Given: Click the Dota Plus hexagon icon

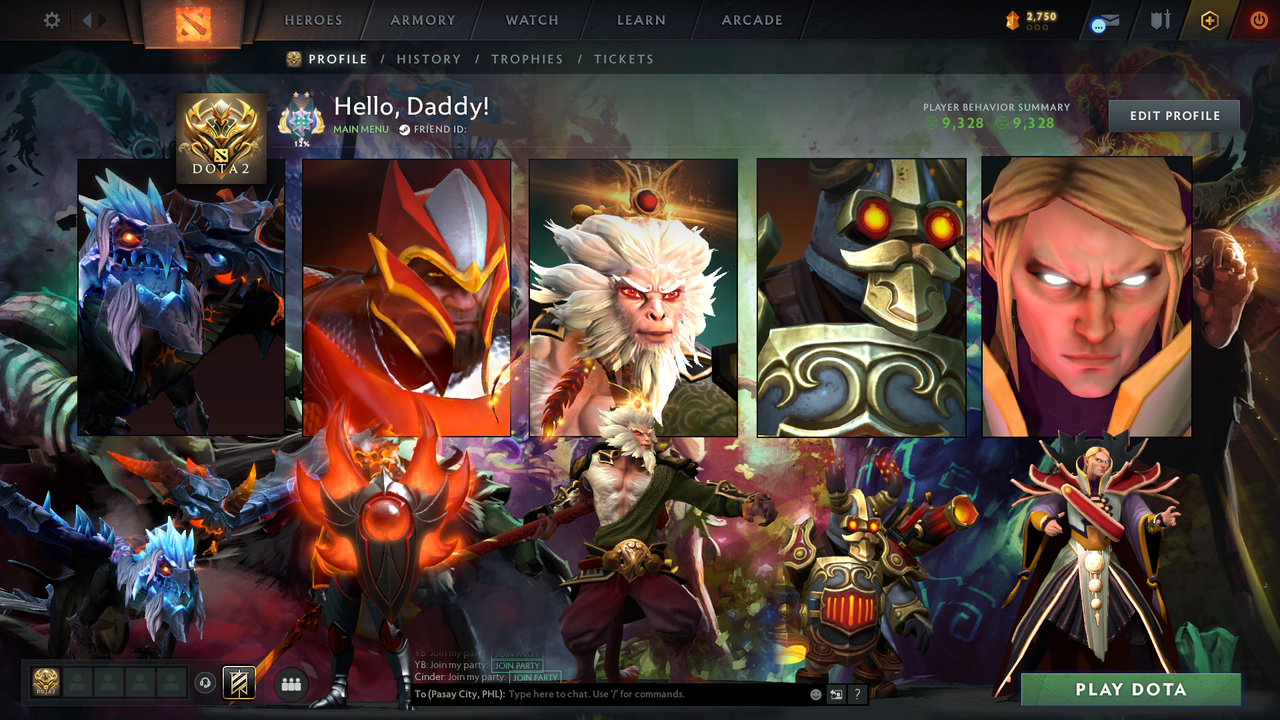Looking at the screenshot, I should [1208, 20].
